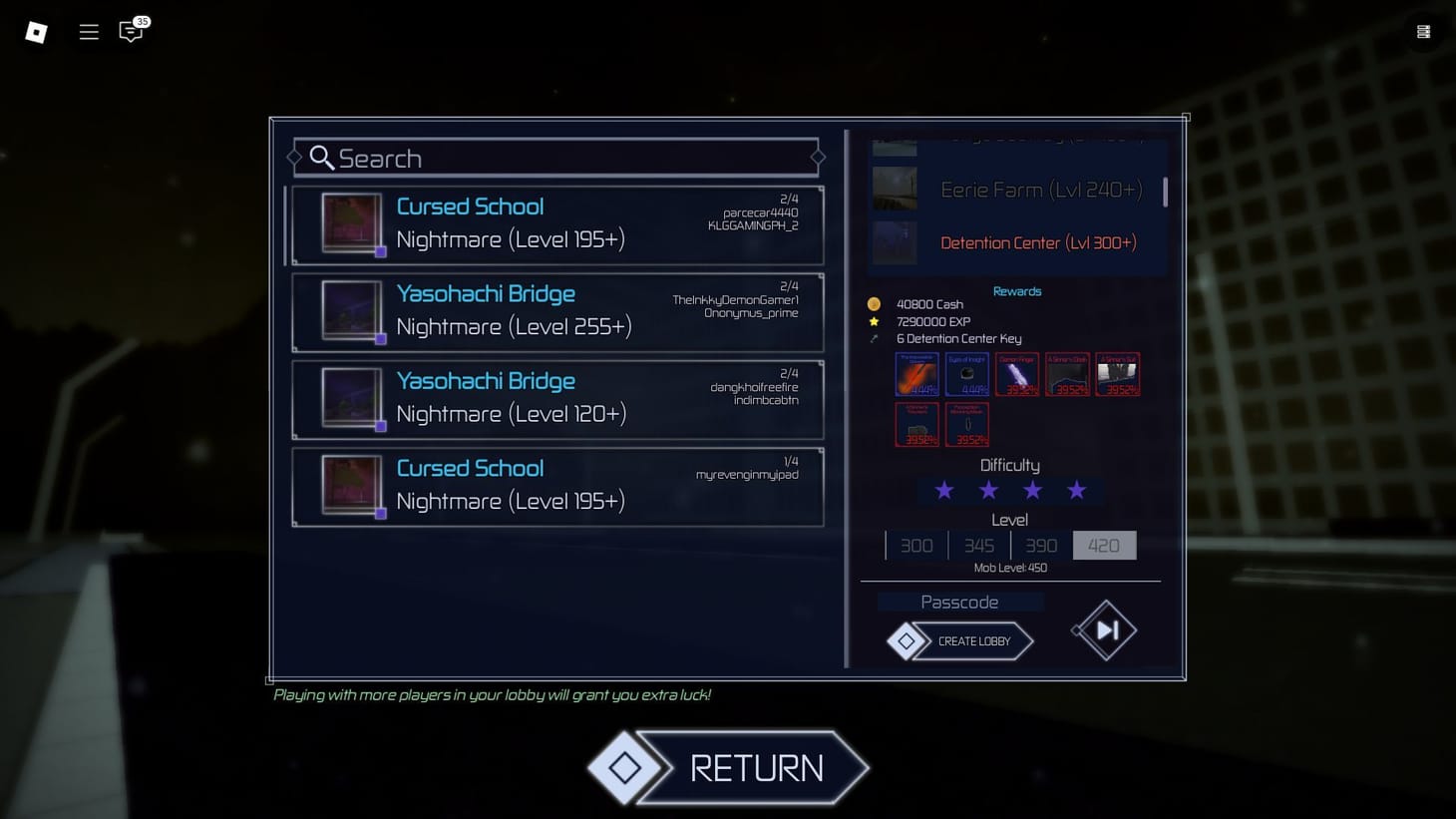Join the Cursed School Nightmare Level 195+ lobby
This screenshot has height=819, width=1456.
click(556, 224)
